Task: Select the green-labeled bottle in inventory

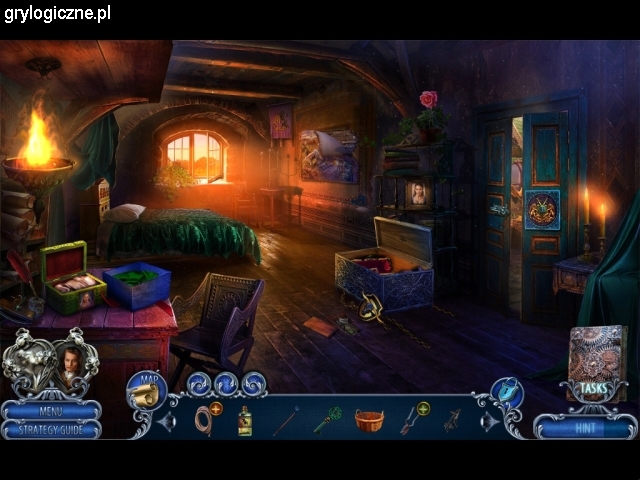Action: [x=244, y=421]
